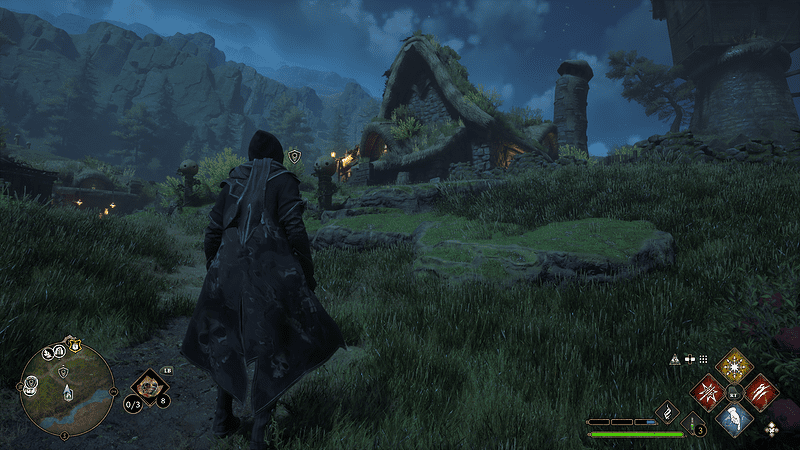The height and width of the screenshot is (450, 800).
Task: Click the player arrow on the minimap
Action: [67, 390]
